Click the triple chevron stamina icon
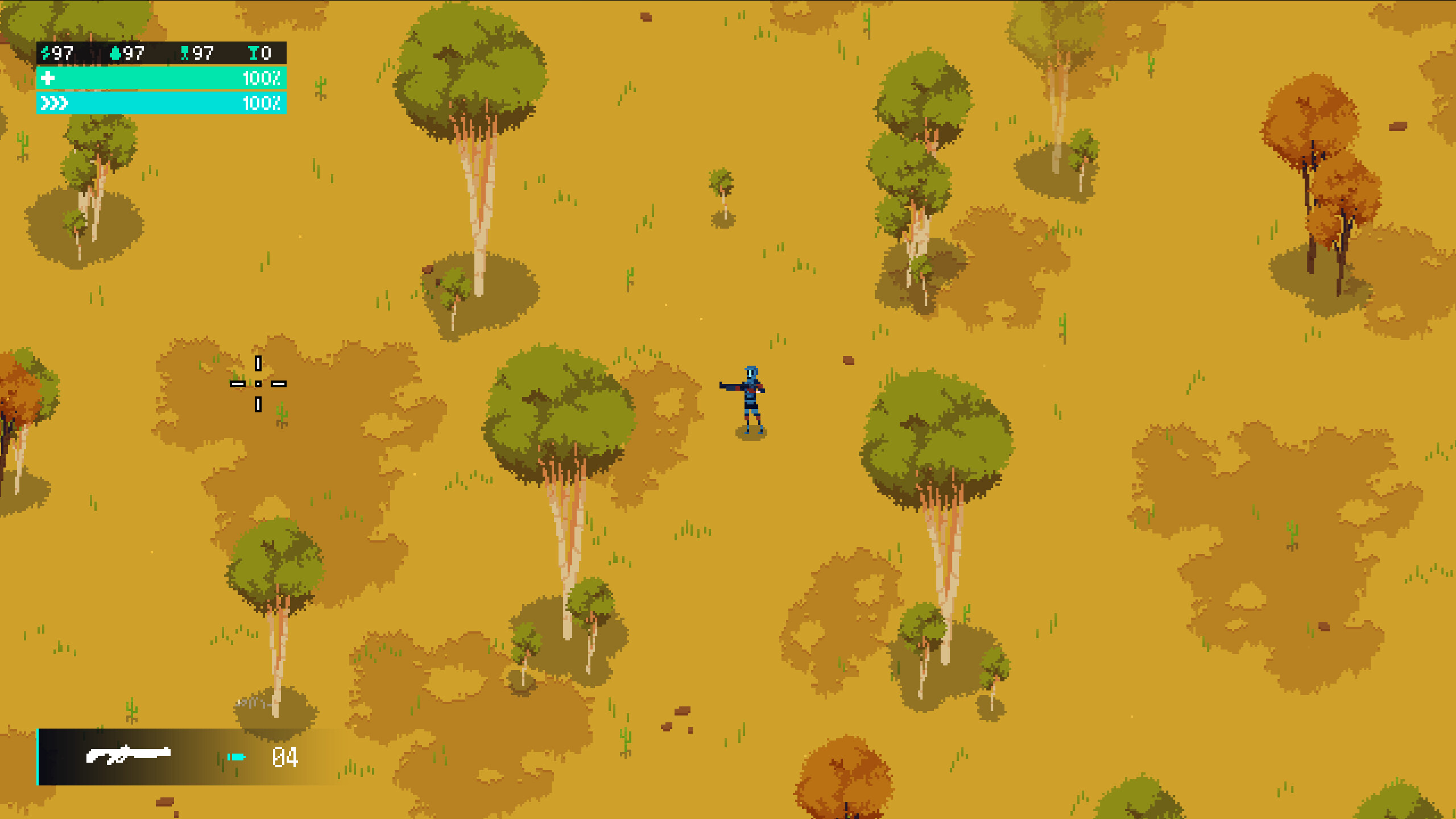 click(54, 104)
